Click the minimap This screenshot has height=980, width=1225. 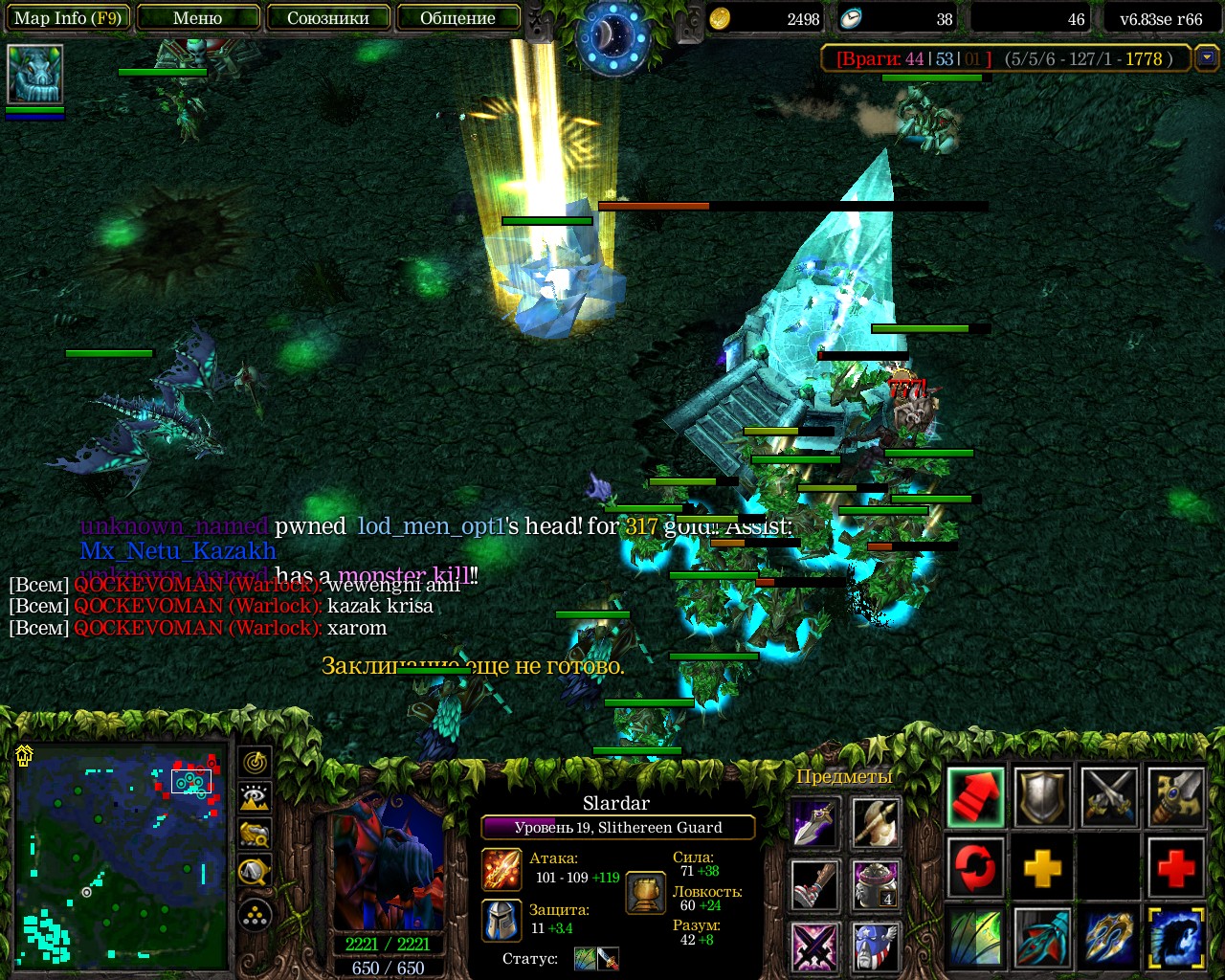pyautogui.click(x=122, y=855)
